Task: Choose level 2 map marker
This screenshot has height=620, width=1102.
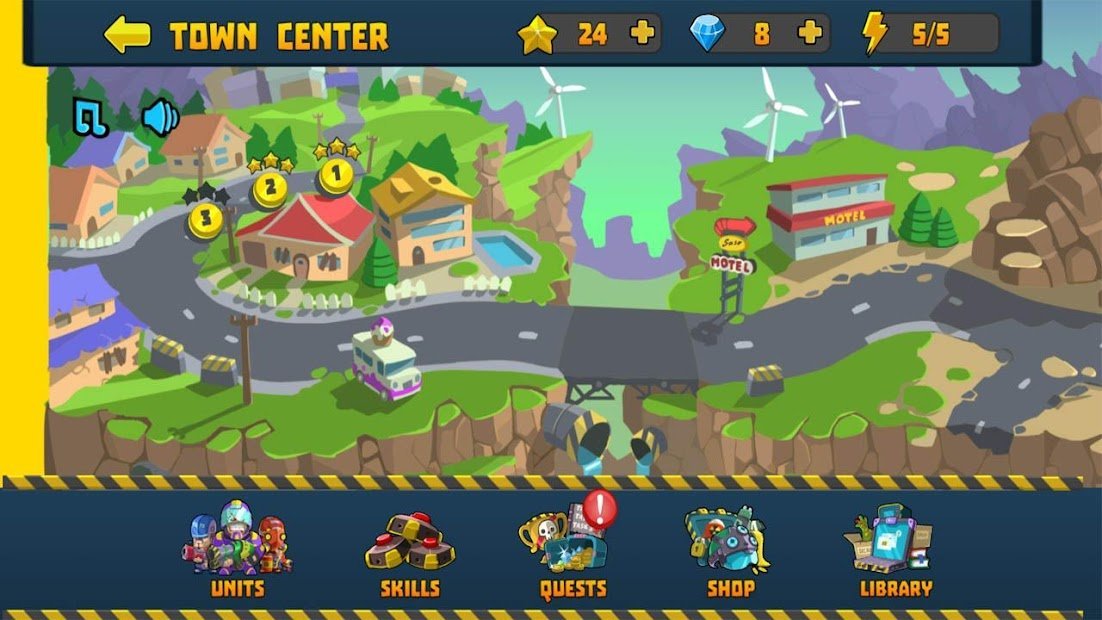Action: click(270, 187)
